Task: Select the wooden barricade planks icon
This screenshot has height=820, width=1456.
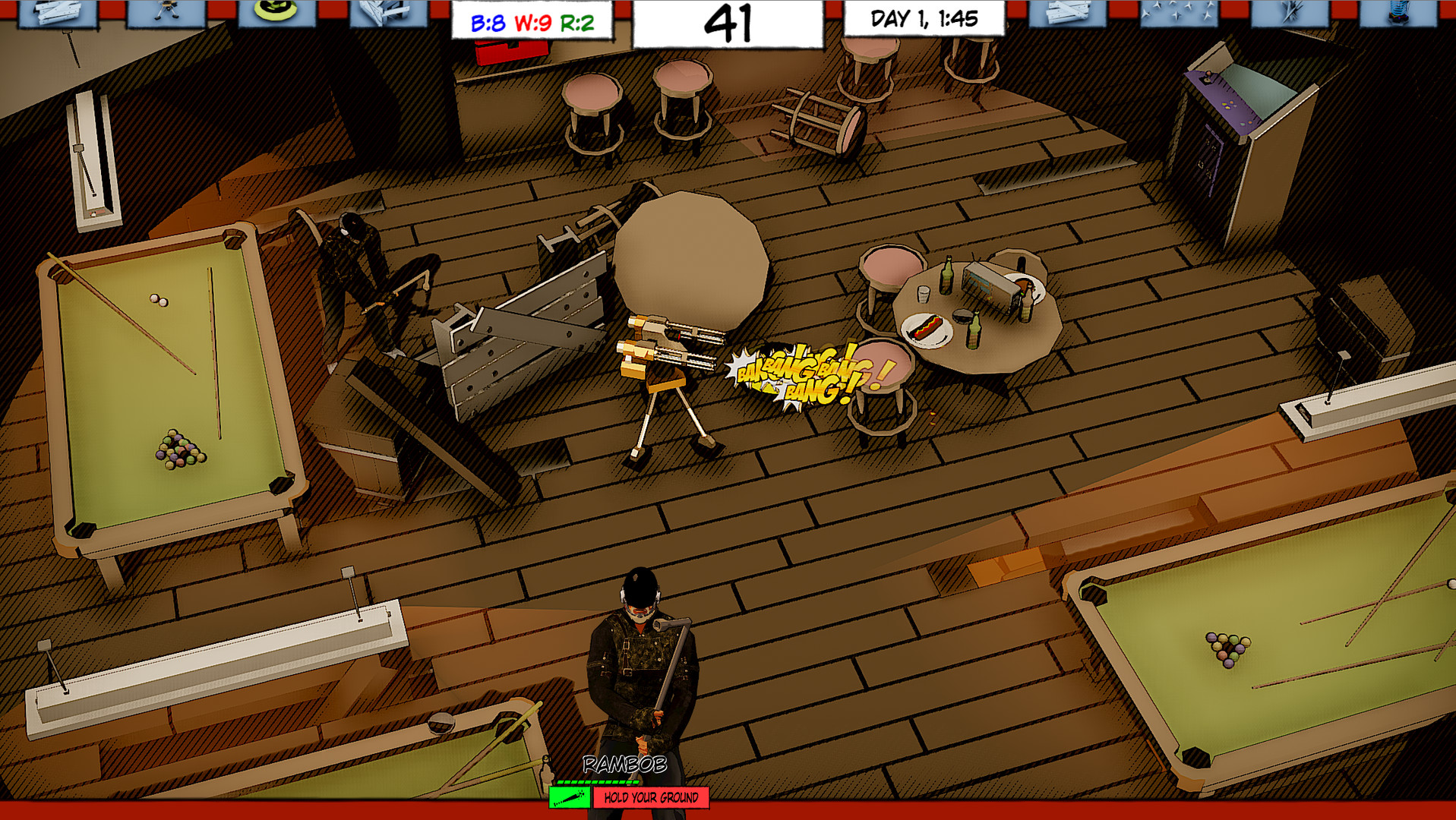Action: click(x=57, y=14)
